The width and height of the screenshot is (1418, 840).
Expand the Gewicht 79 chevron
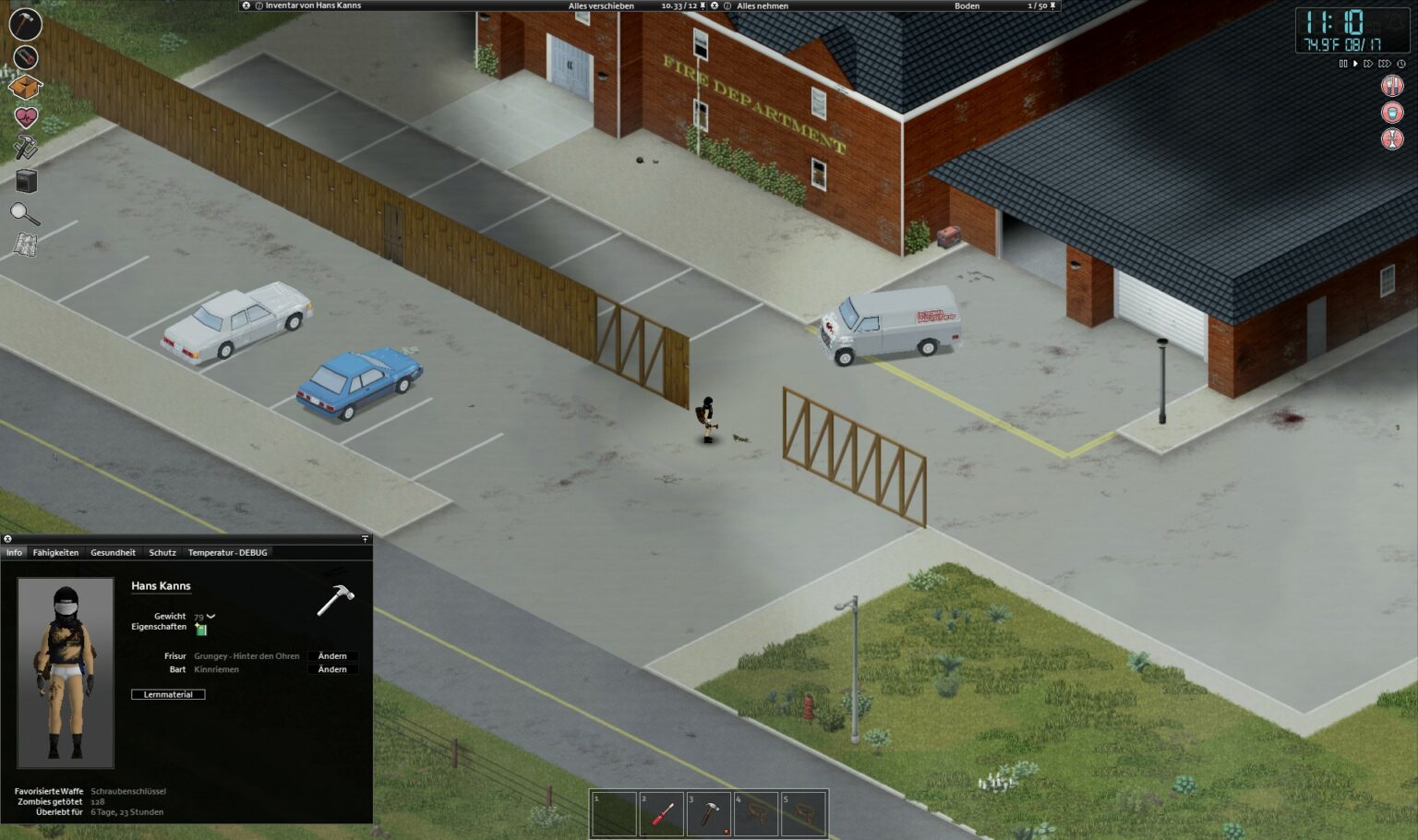pyautogui.click(x=211, y=616)
